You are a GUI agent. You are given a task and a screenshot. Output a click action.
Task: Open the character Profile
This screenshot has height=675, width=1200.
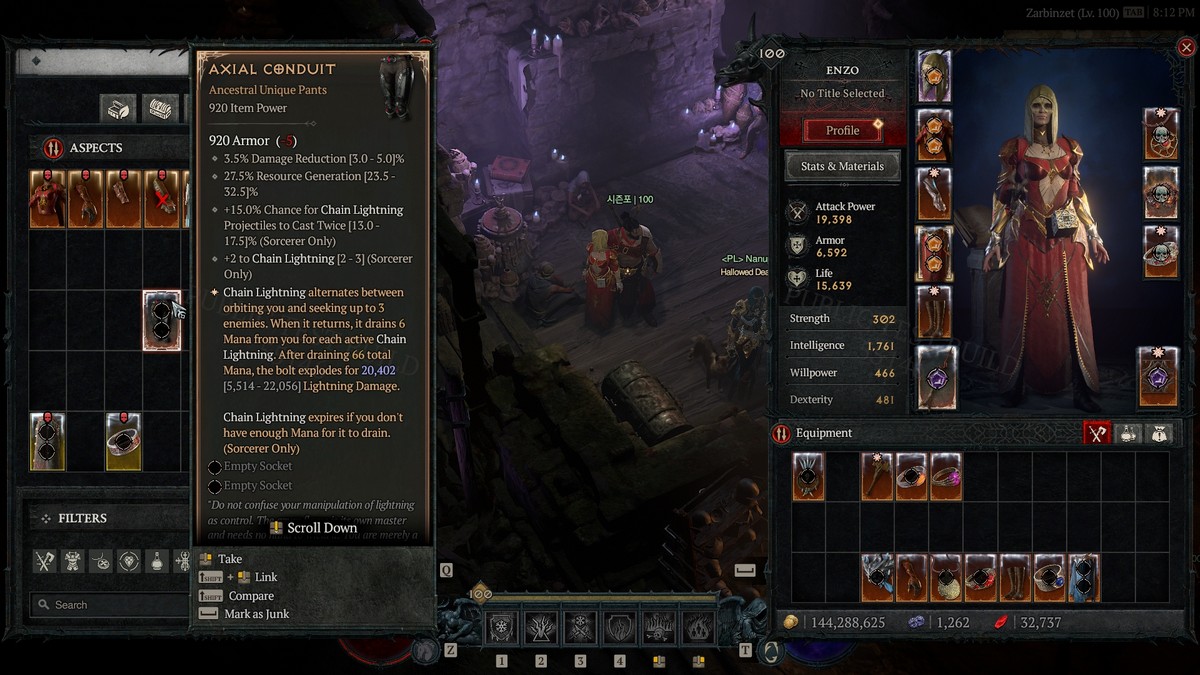click(x=842, y=130)
